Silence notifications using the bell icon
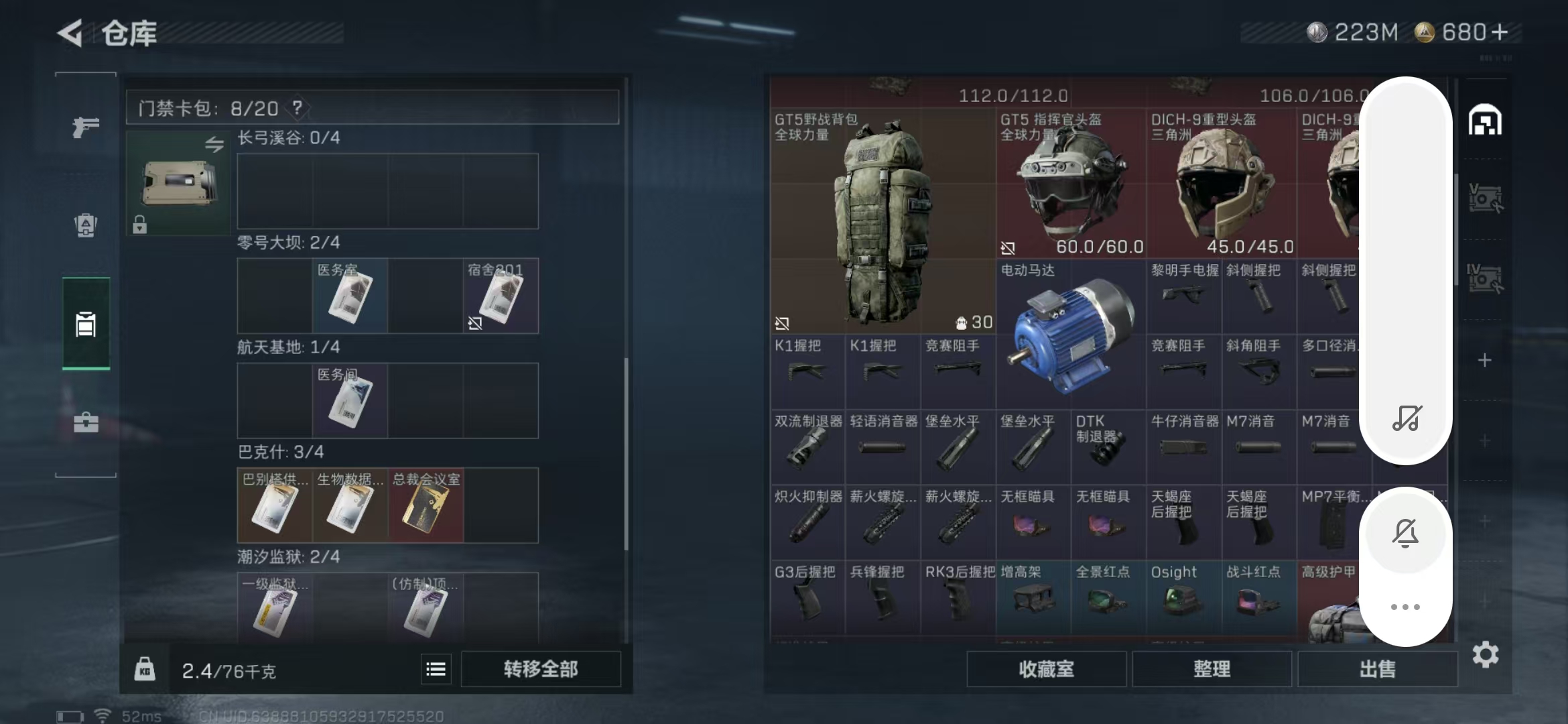1568x724 pixels. tap(1407, 532)
